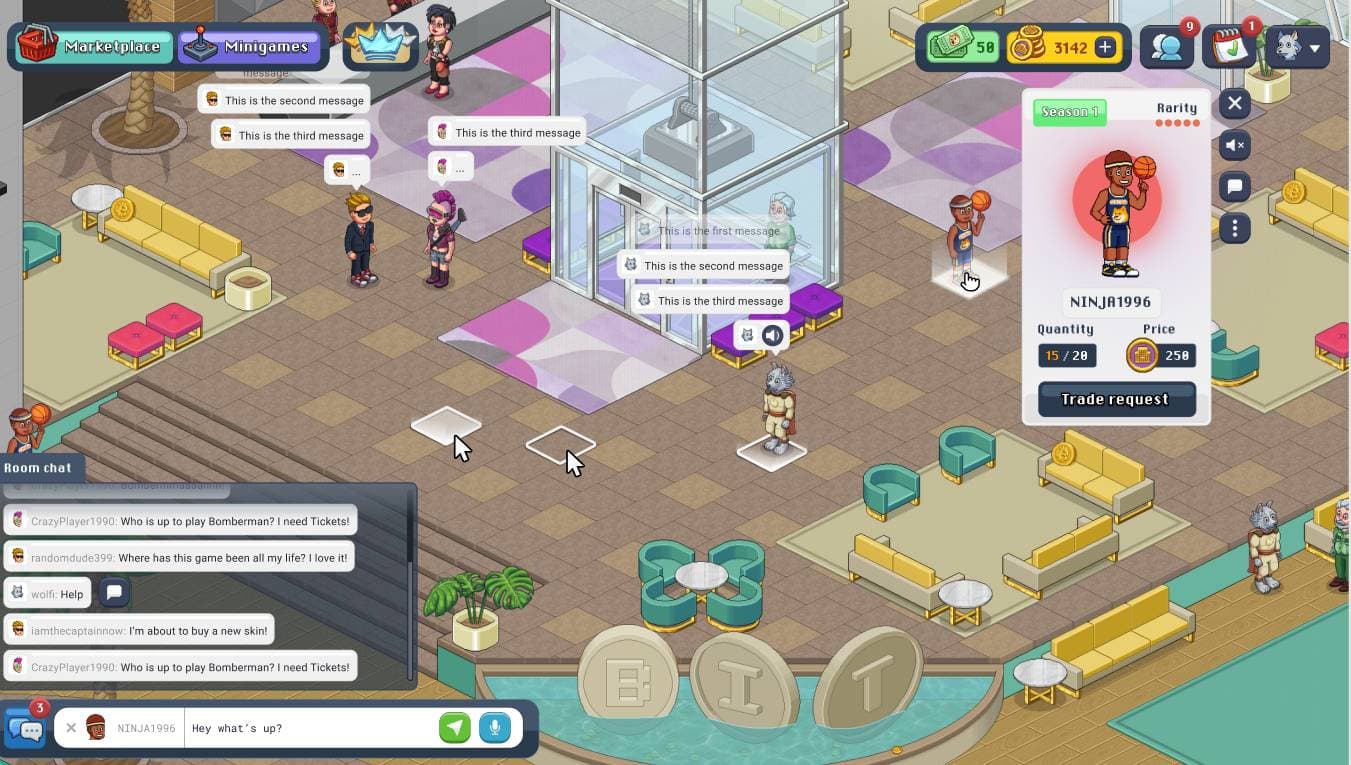Open the chat bubbles icon with badge
The height and width of the screenshot is (765, 1351).
point(24,728)
